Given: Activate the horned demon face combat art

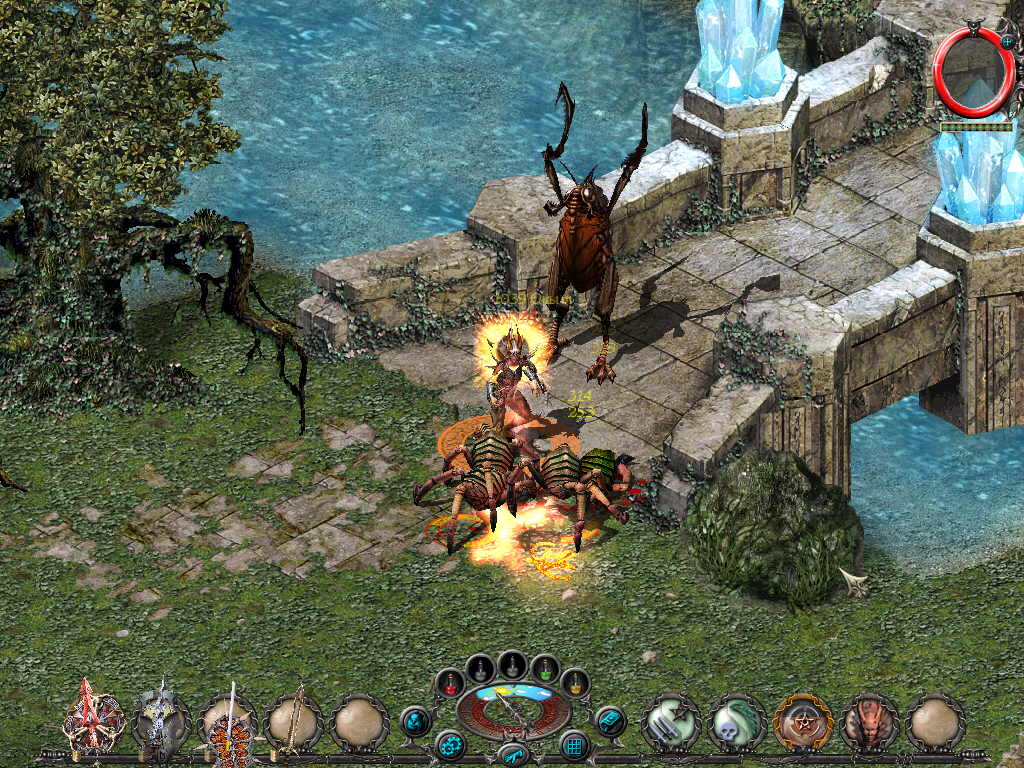Looking at the screenshot, I should point(868,721).
